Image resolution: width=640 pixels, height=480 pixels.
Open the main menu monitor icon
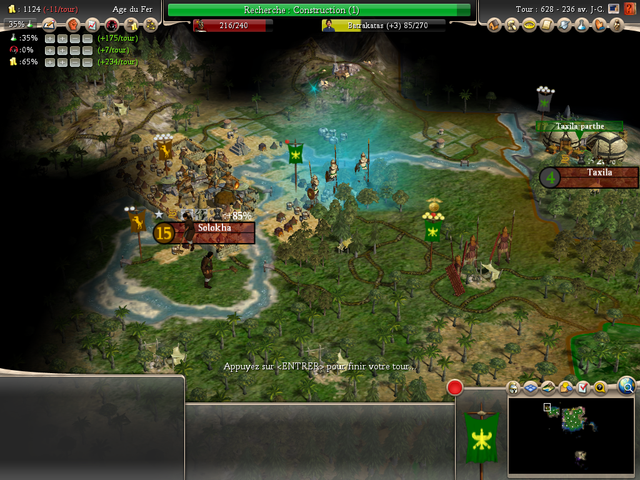pos(612,8)
